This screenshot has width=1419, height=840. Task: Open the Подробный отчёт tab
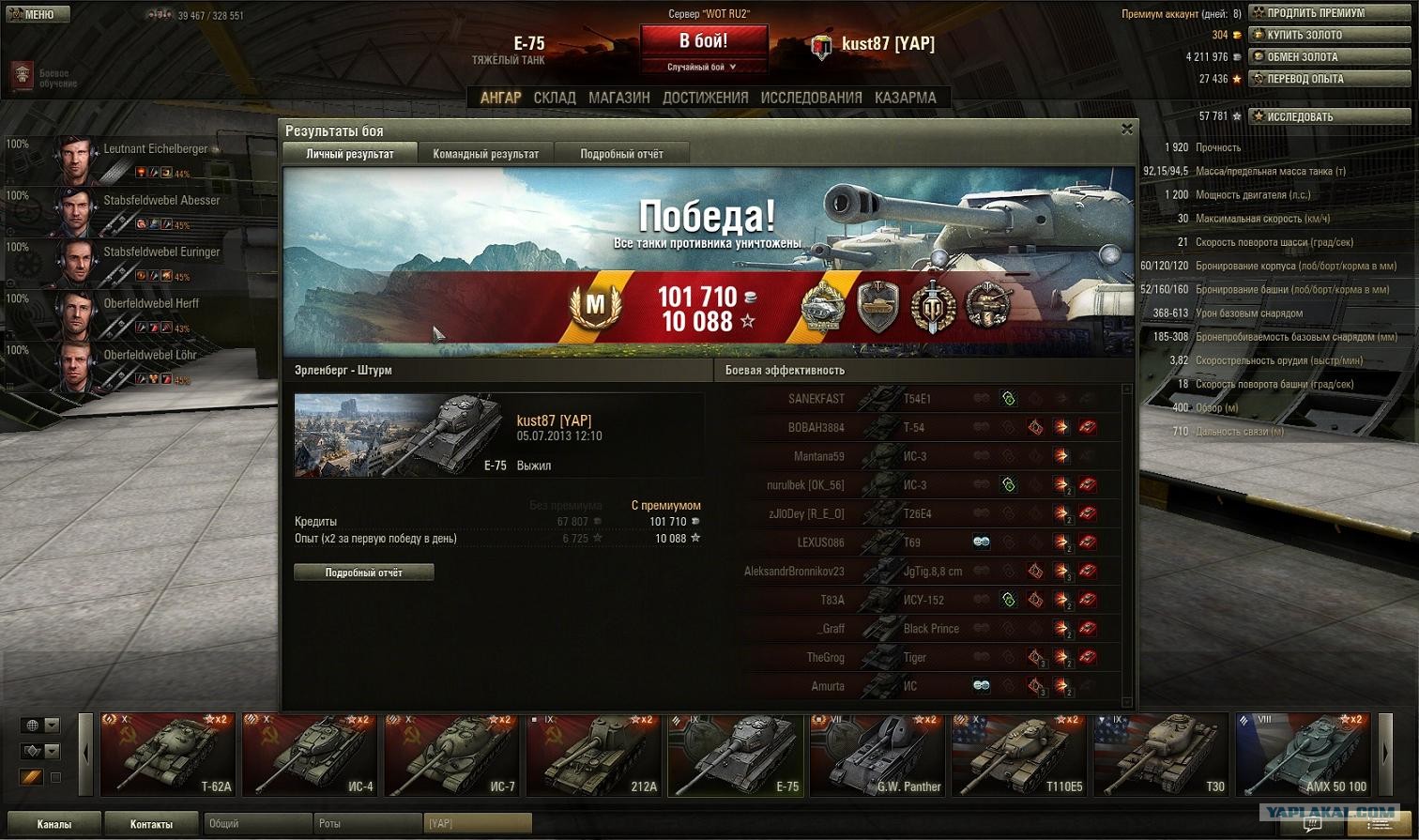point(621,154)
